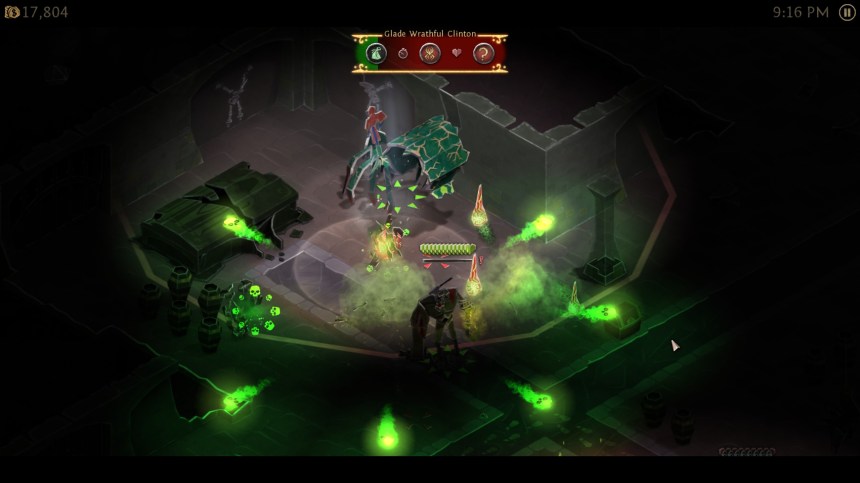This screenshot has width=860, height=483.
Task: Open the question mark icon on boss bar
Action: tap(484, 53)
